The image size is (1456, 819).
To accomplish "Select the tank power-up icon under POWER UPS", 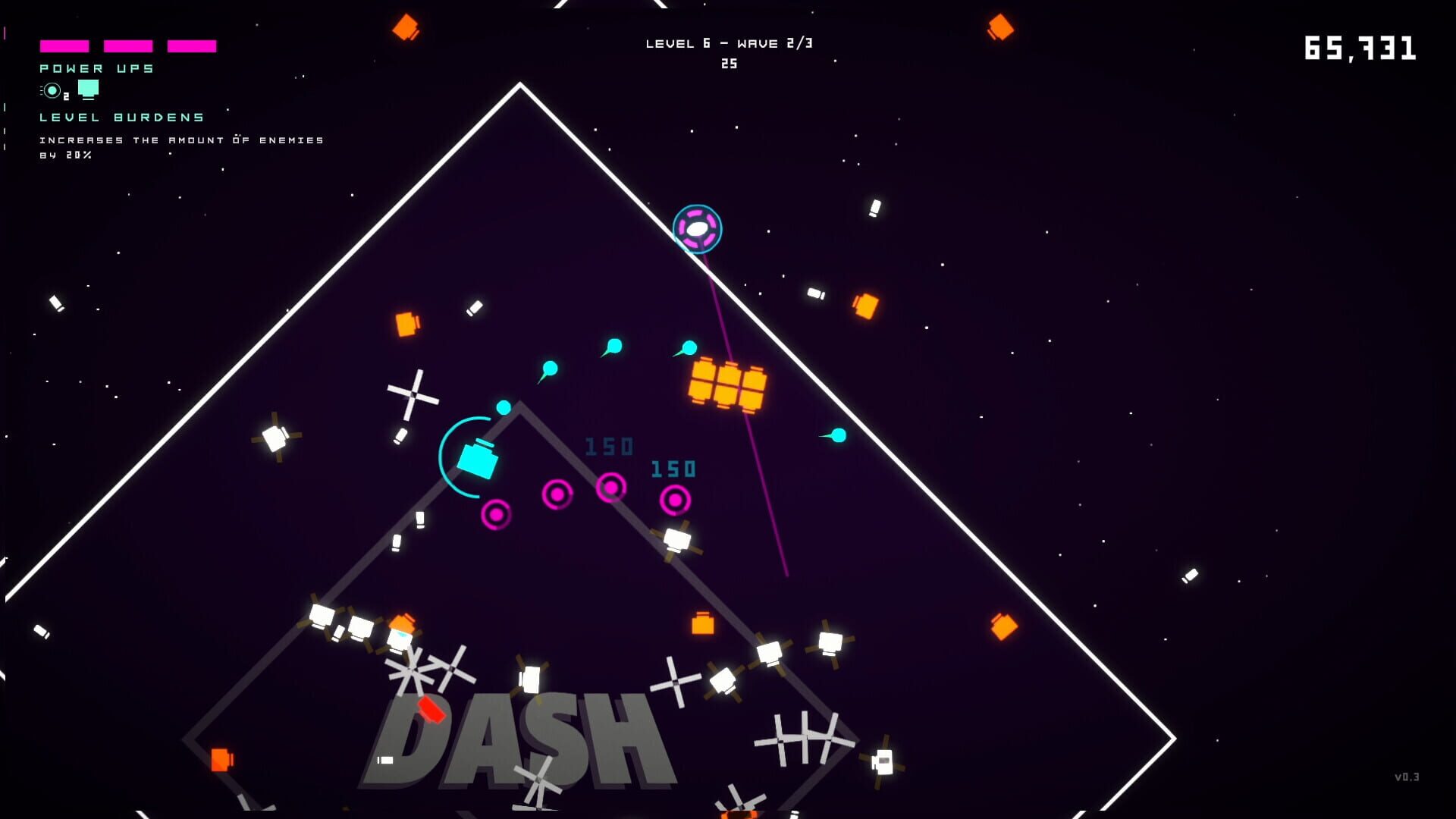I will 89,88.
